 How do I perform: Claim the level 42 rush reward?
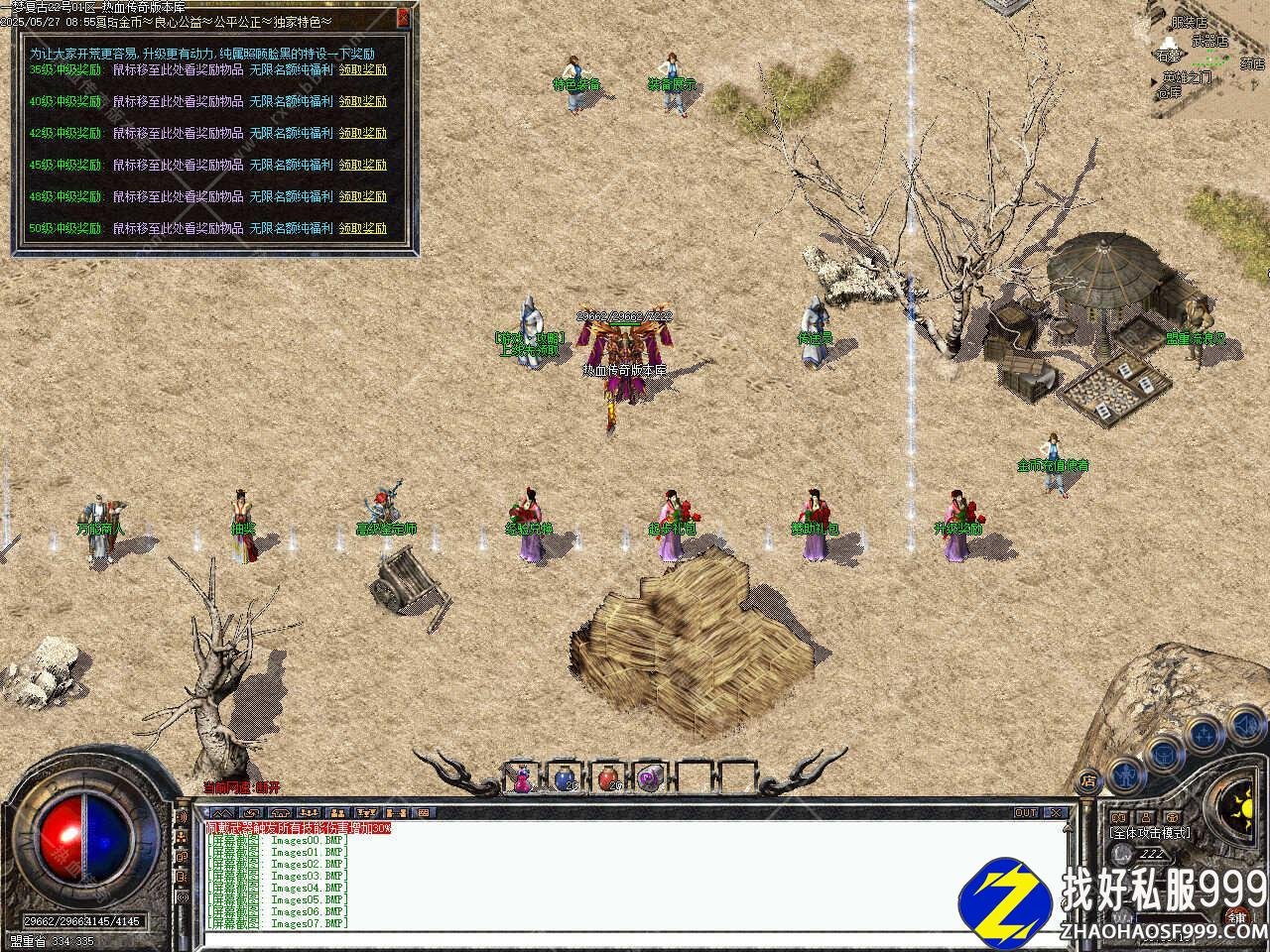click(x=362, y=133)
